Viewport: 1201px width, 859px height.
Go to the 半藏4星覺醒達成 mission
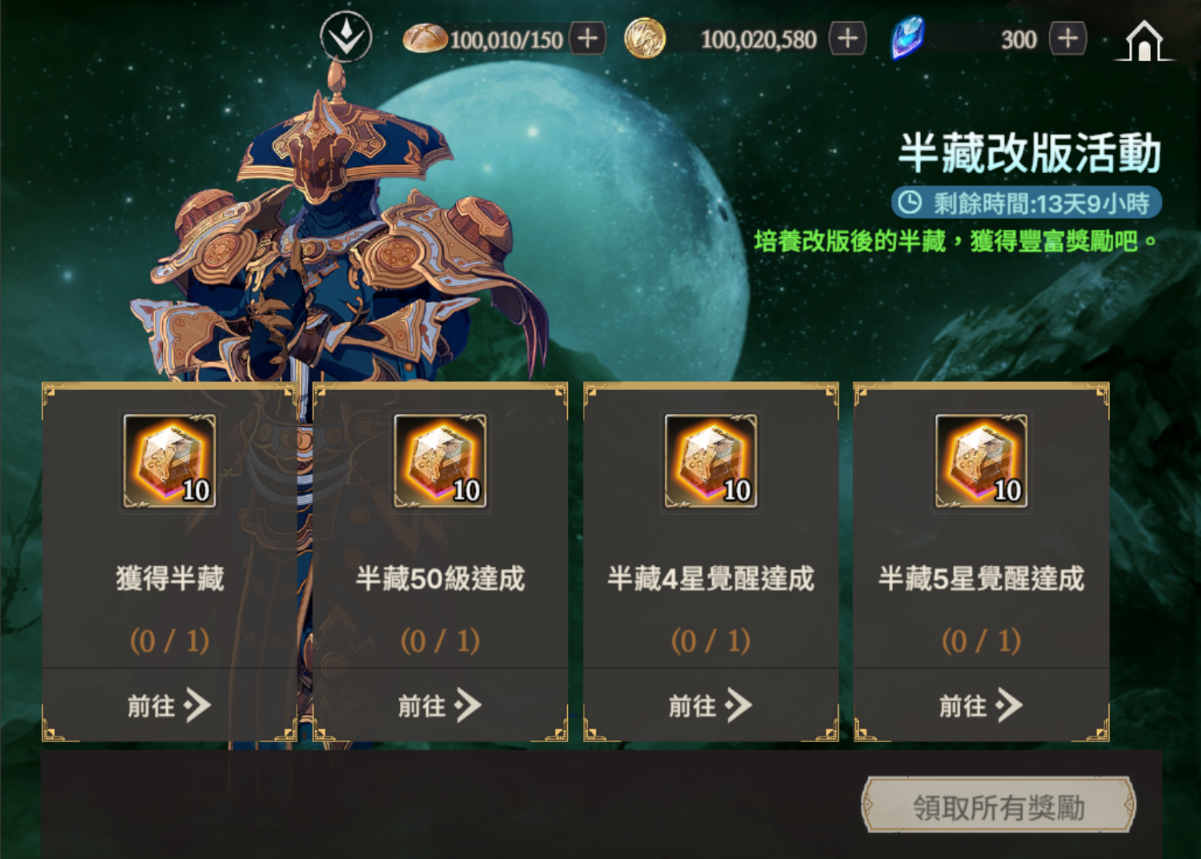710,705
